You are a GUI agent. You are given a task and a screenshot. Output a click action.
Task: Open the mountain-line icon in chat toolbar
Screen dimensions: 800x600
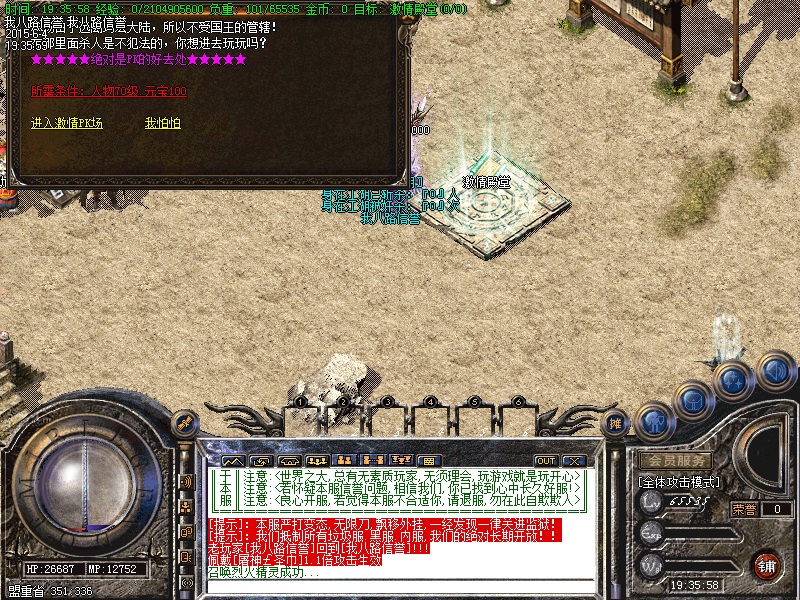tap(232, 460)
